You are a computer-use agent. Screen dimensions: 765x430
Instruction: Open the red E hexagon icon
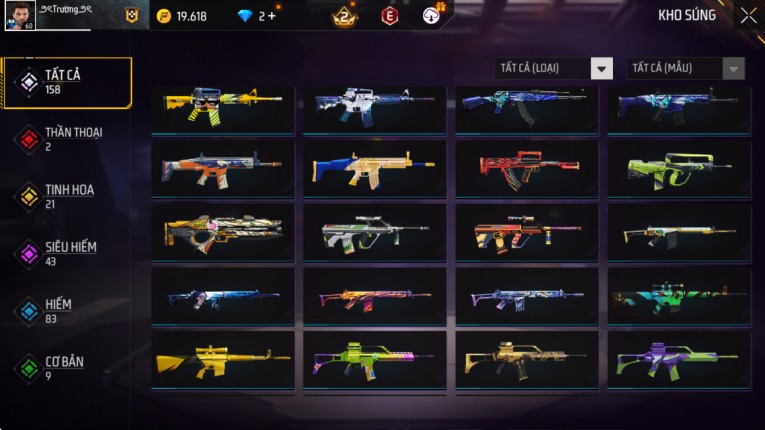[389, 16]
